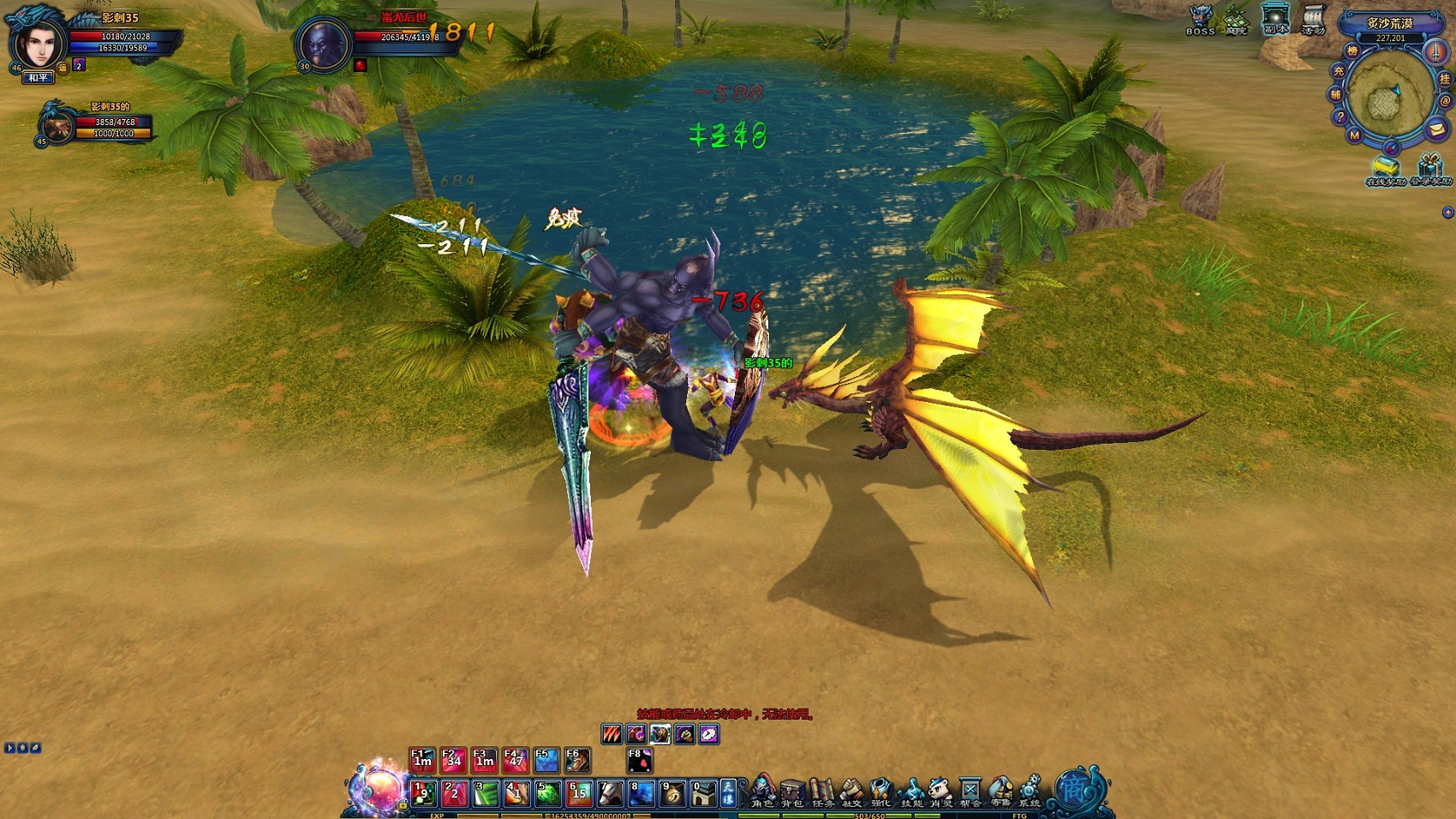Use the F2 red potion slot
The image size is (1456, 819).
(453, 760)
